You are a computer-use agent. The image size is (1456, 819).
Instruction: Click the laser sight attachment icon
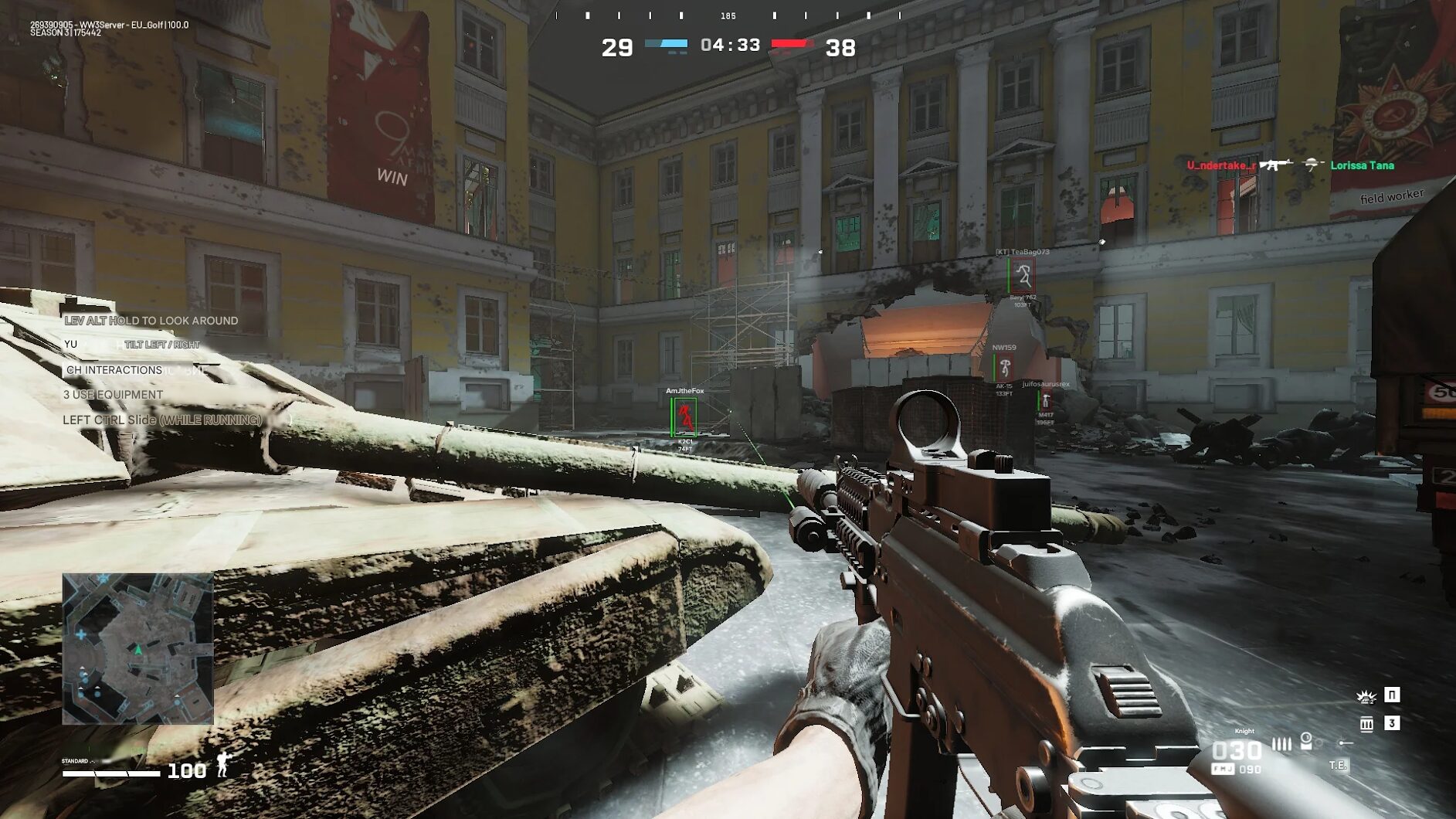[1346, 743]
